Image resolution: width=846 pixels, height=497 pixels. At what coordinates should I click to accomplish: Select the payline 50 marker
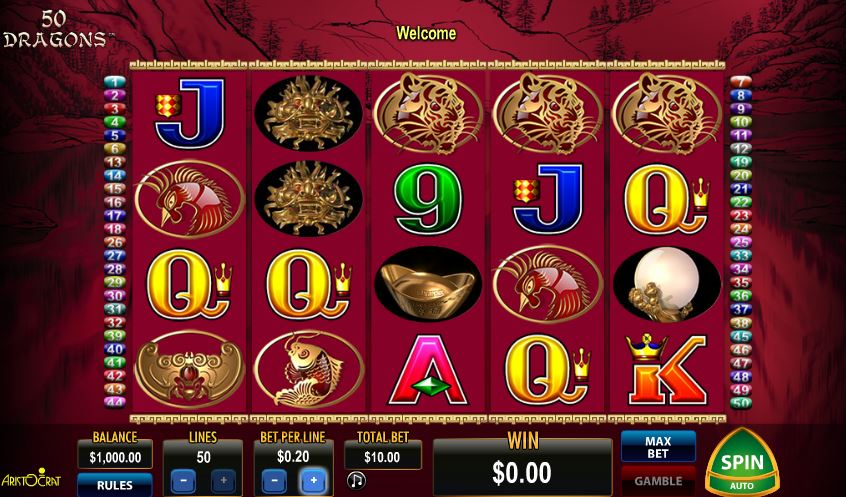pyautogui.click(x=740, y=402)
